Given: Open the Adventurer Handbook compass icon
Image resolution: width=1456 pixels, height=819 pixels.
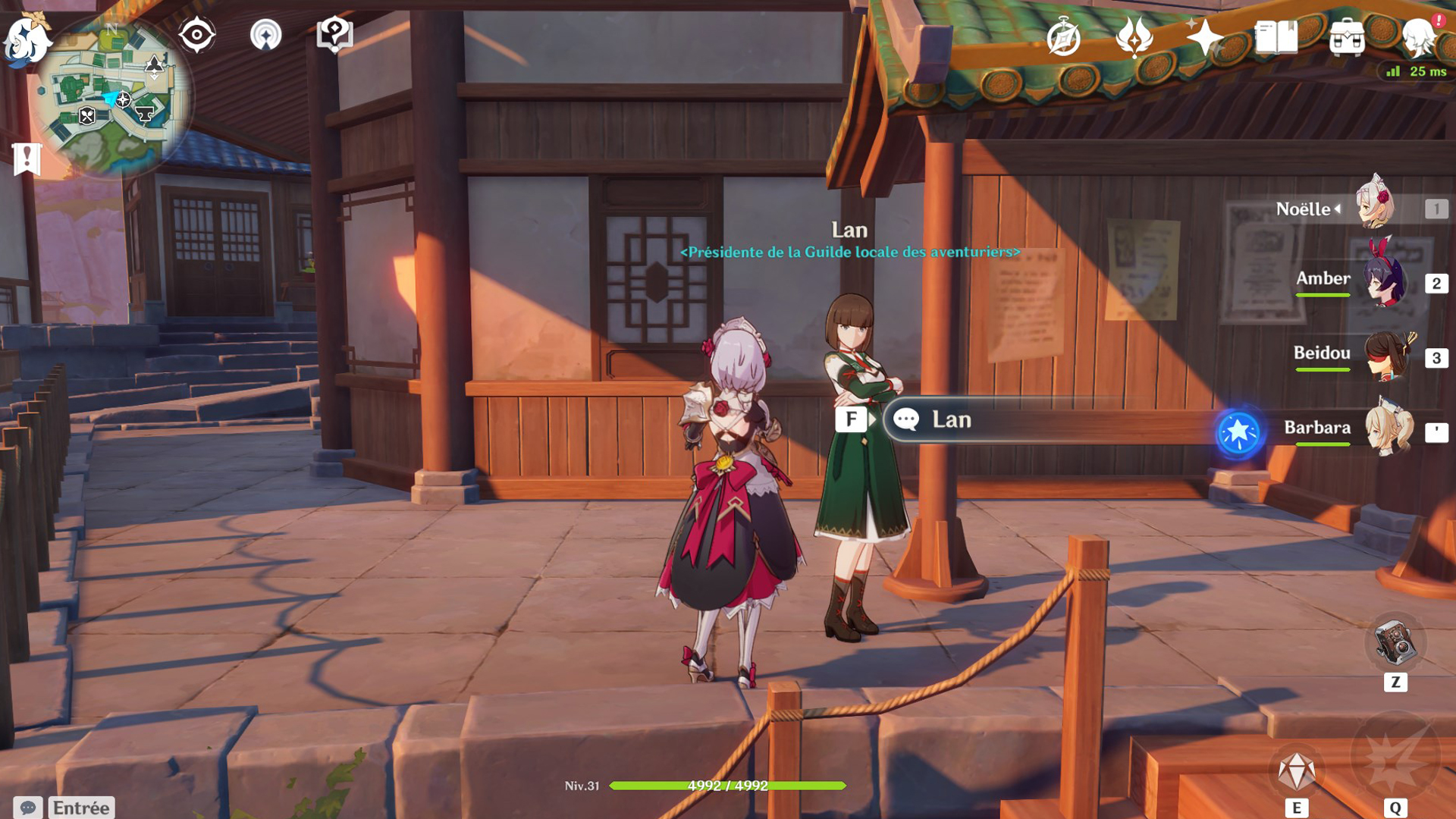Looking at the screenshot, I should coord(1063,37).
